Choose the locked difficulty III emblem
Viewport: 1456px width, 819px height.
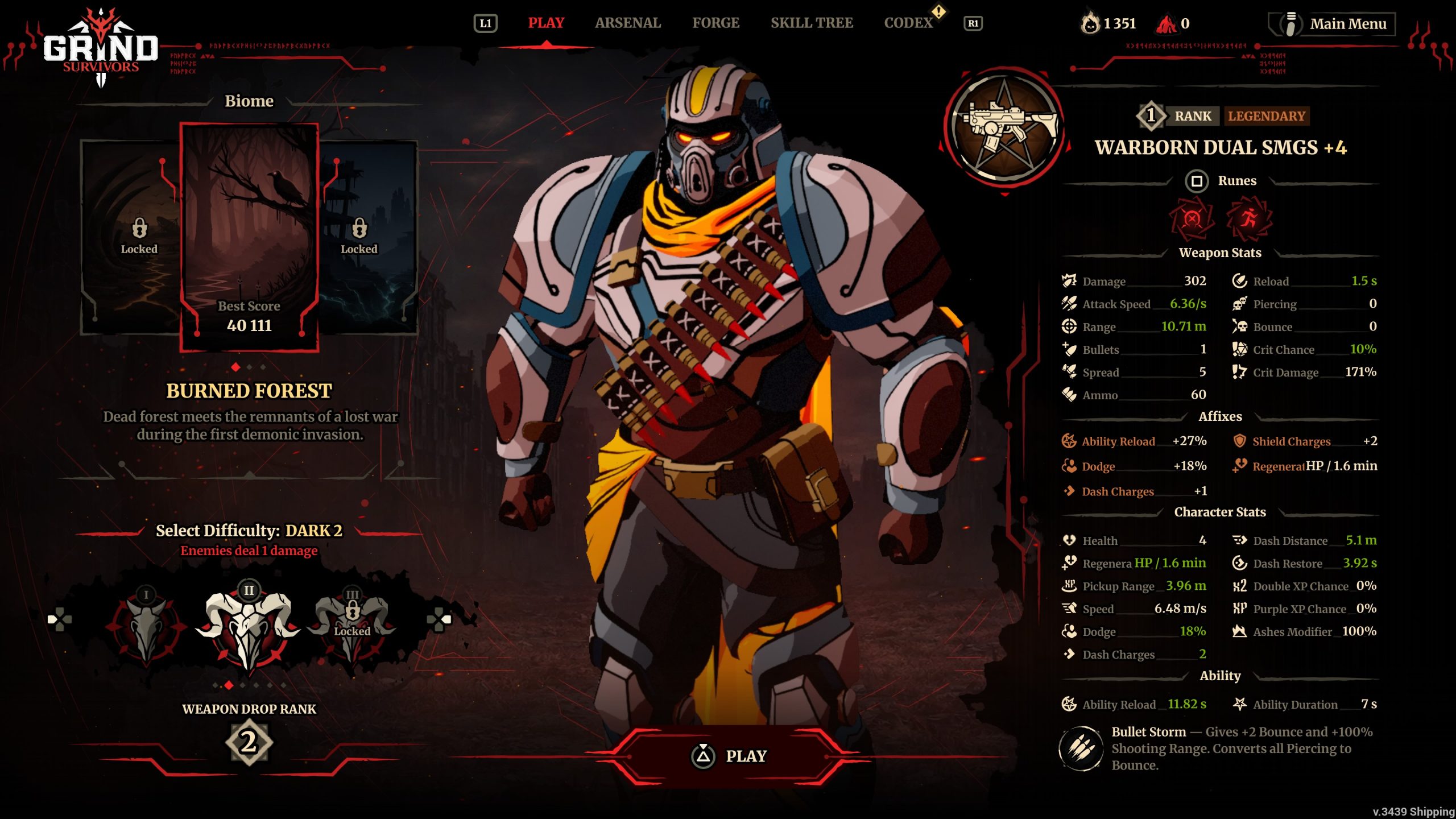[x=352, y=626]
